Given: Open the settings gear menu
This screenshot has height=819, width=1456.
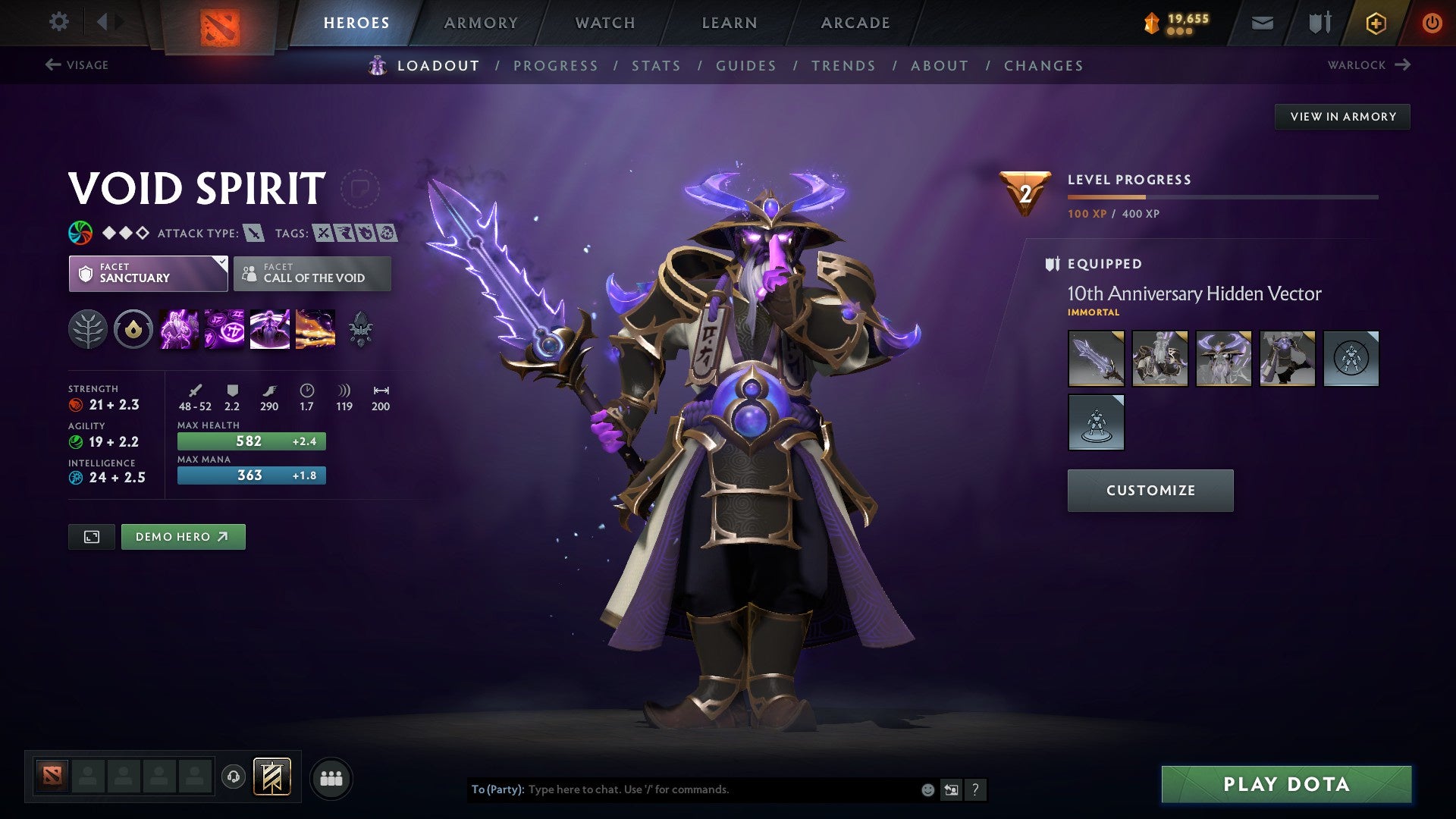Looking at the screenshot, I should click(58, 21).
